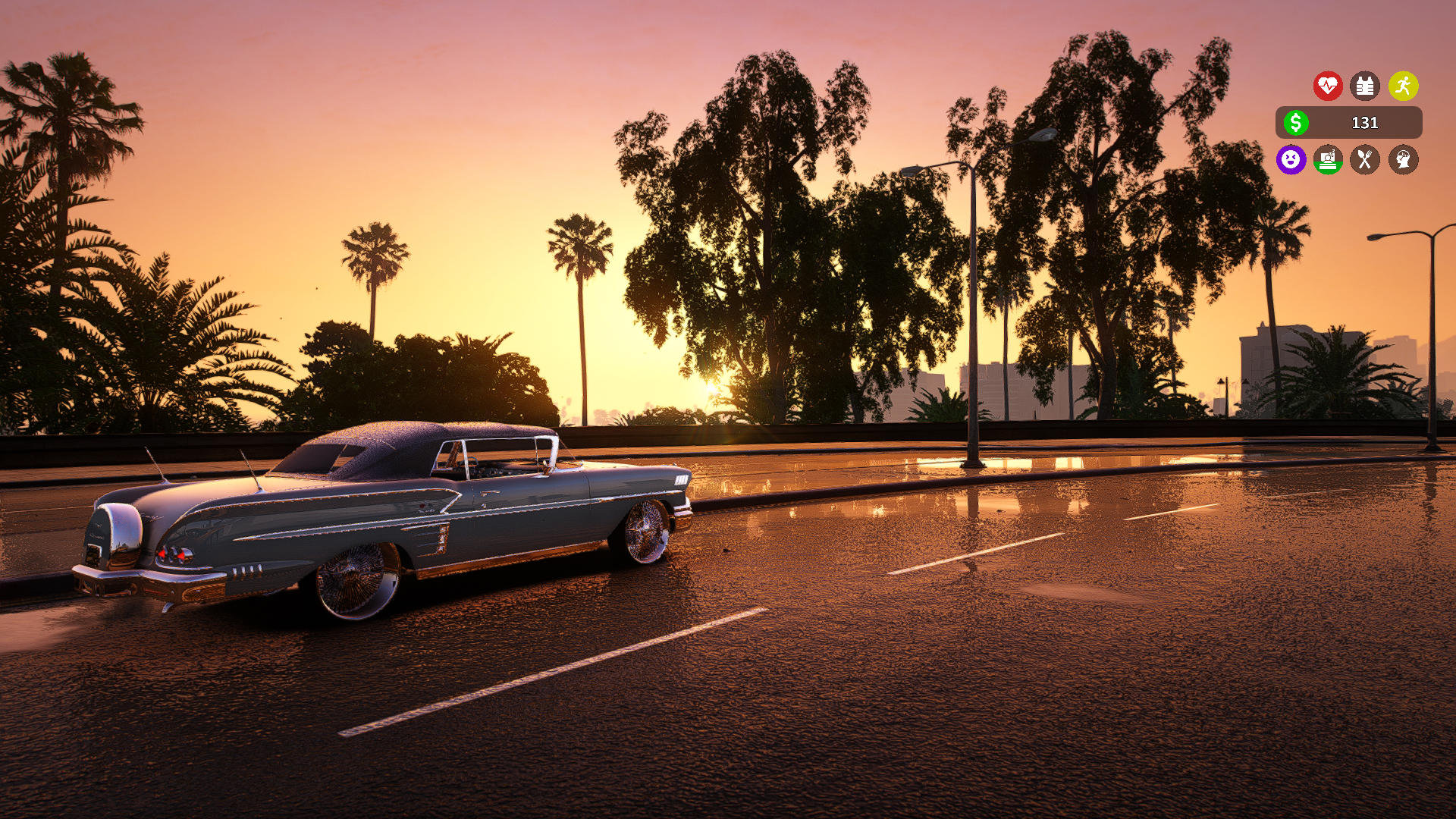The image size is (1456, 819).
Task: Click the red heart health icon
Action: click(x=1328, y=86)
